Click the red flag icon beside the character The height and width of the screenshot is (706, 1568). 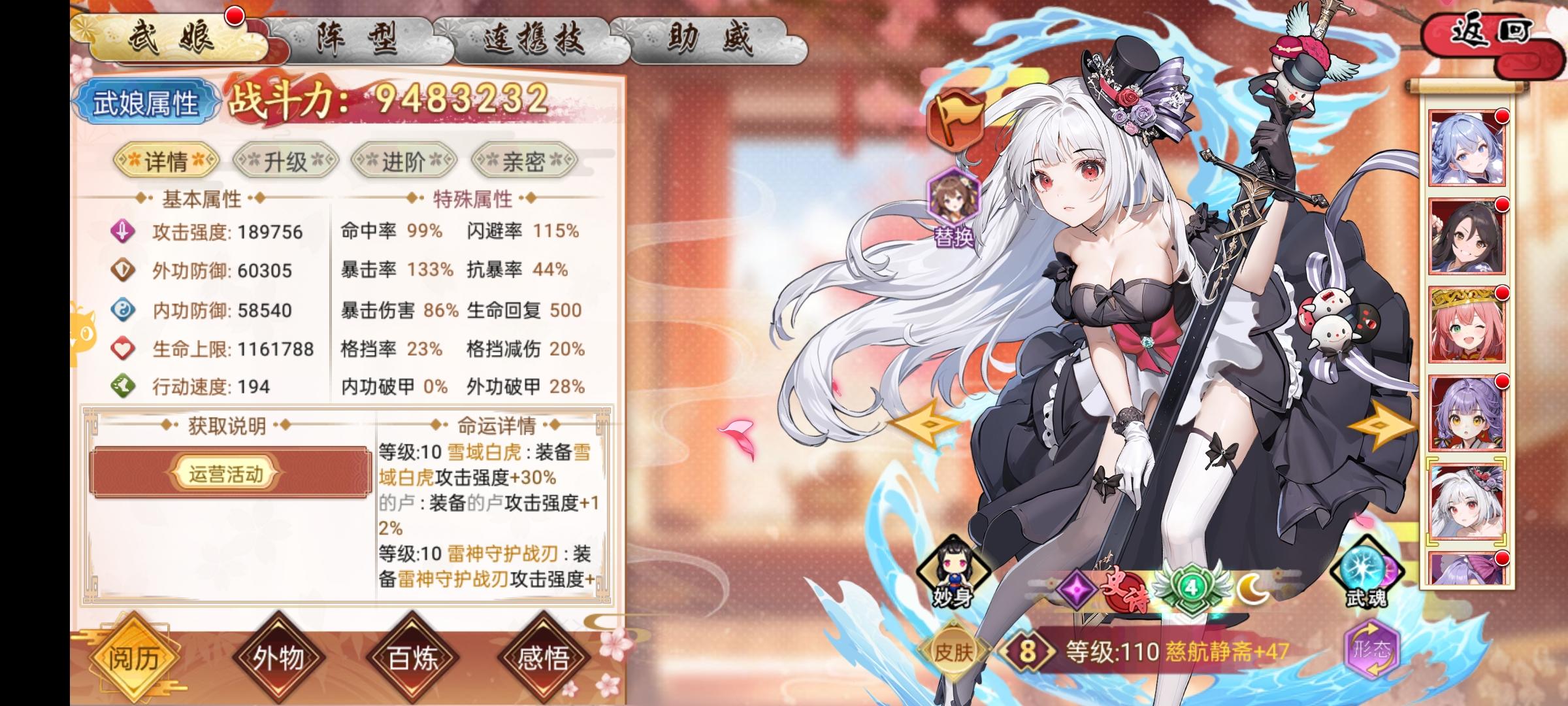(x=958, y=121)
